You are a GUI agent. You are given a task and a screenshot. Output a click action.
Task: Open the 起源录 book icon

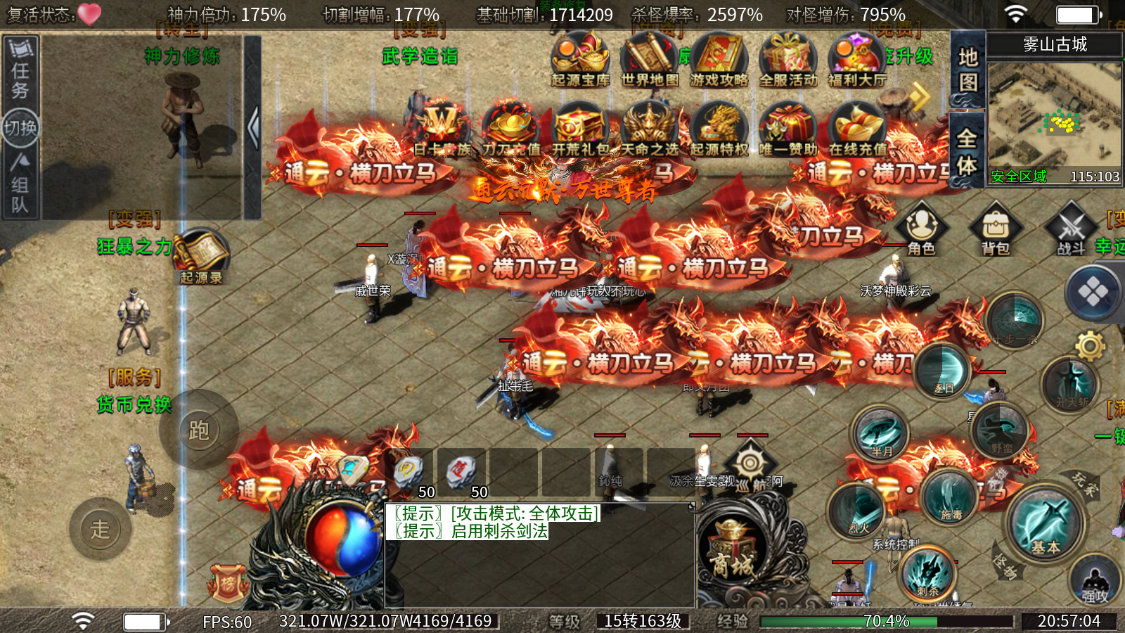click(x=201, y=255)
